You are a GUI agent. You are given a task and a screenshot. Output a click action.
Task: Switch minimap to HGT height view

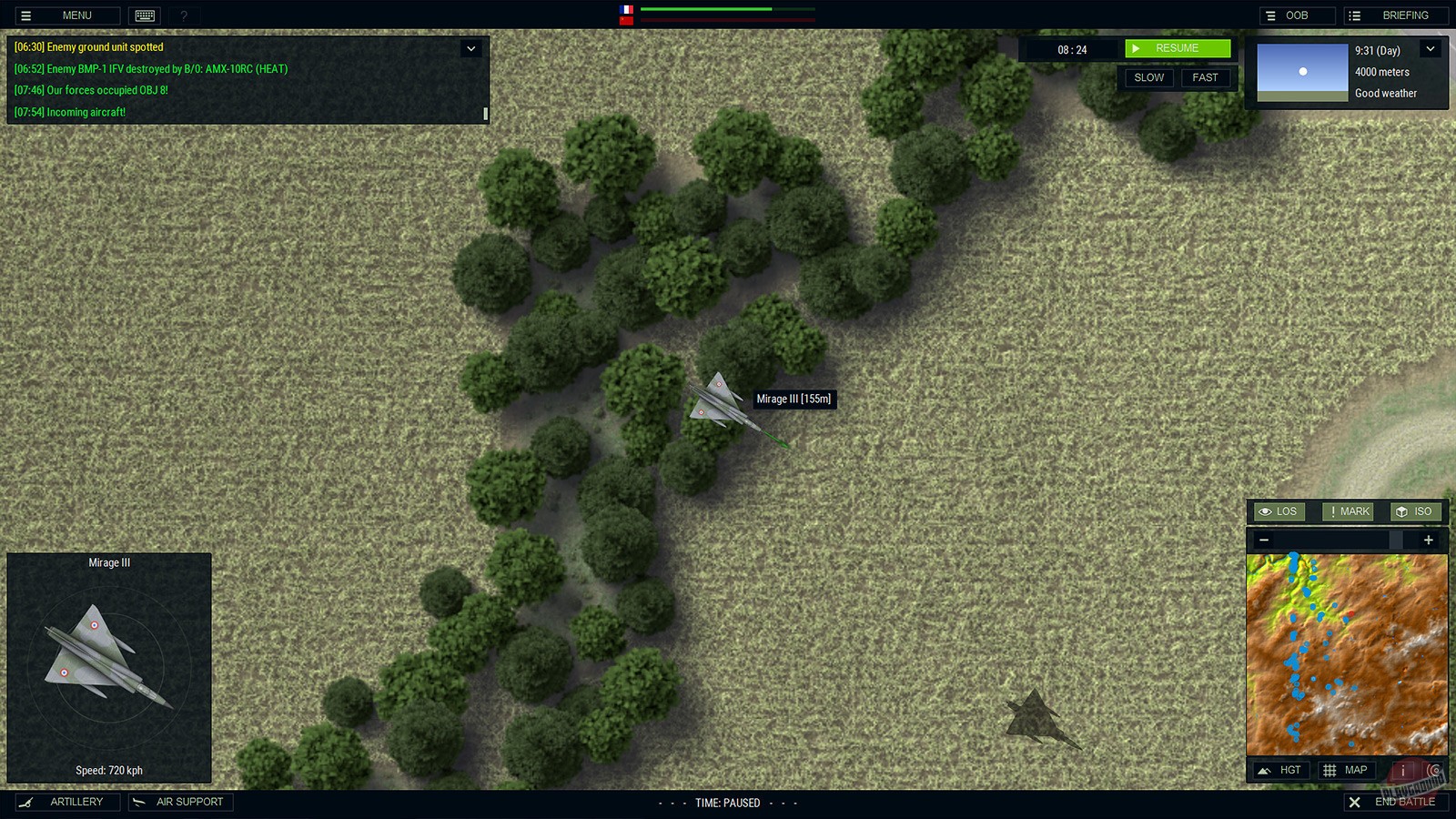click(x=1280, y=769)
